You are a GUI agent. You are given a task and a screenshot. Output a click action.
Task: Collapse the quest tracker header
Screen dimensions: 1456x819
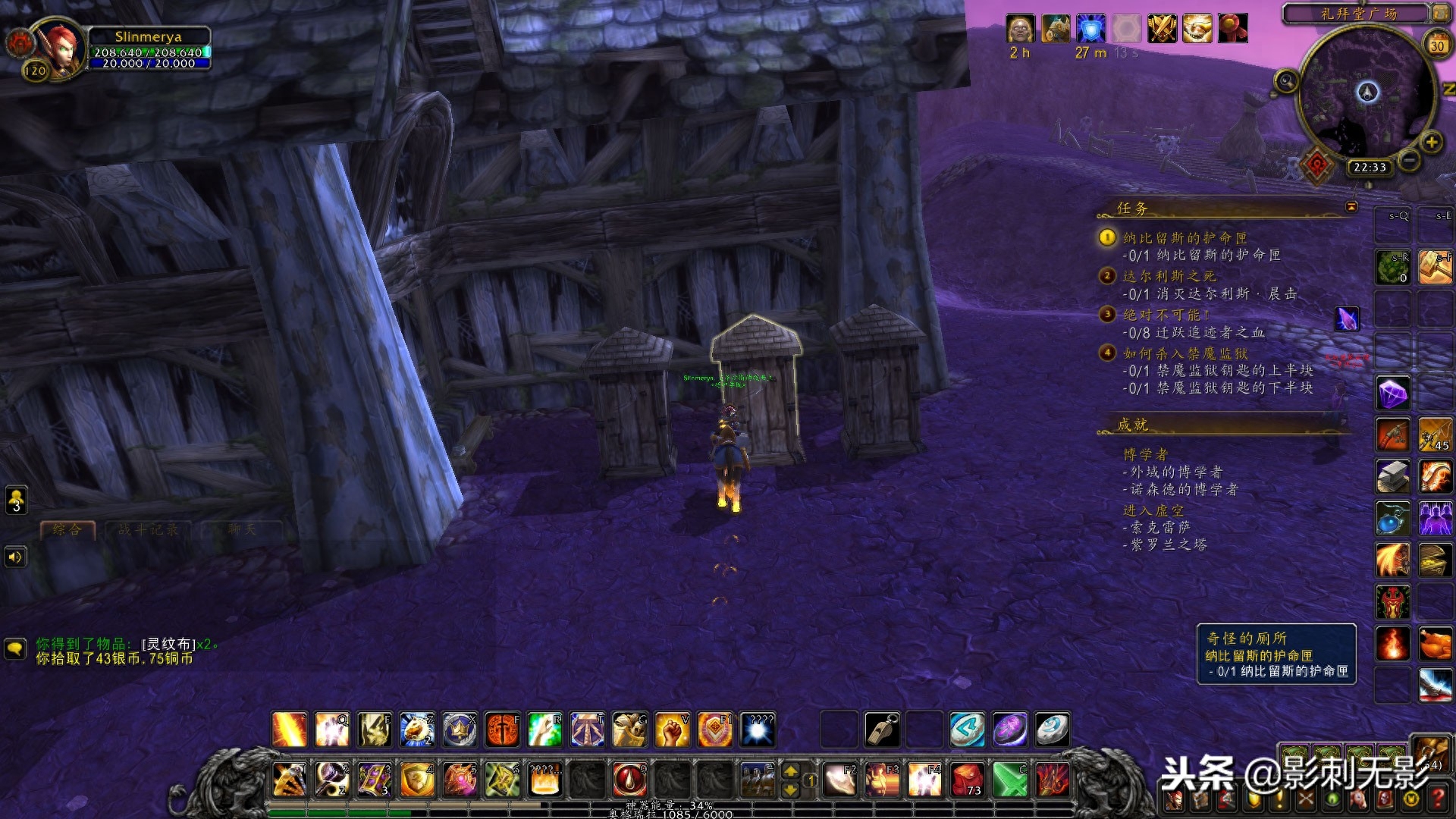(x=1351, y=207)
